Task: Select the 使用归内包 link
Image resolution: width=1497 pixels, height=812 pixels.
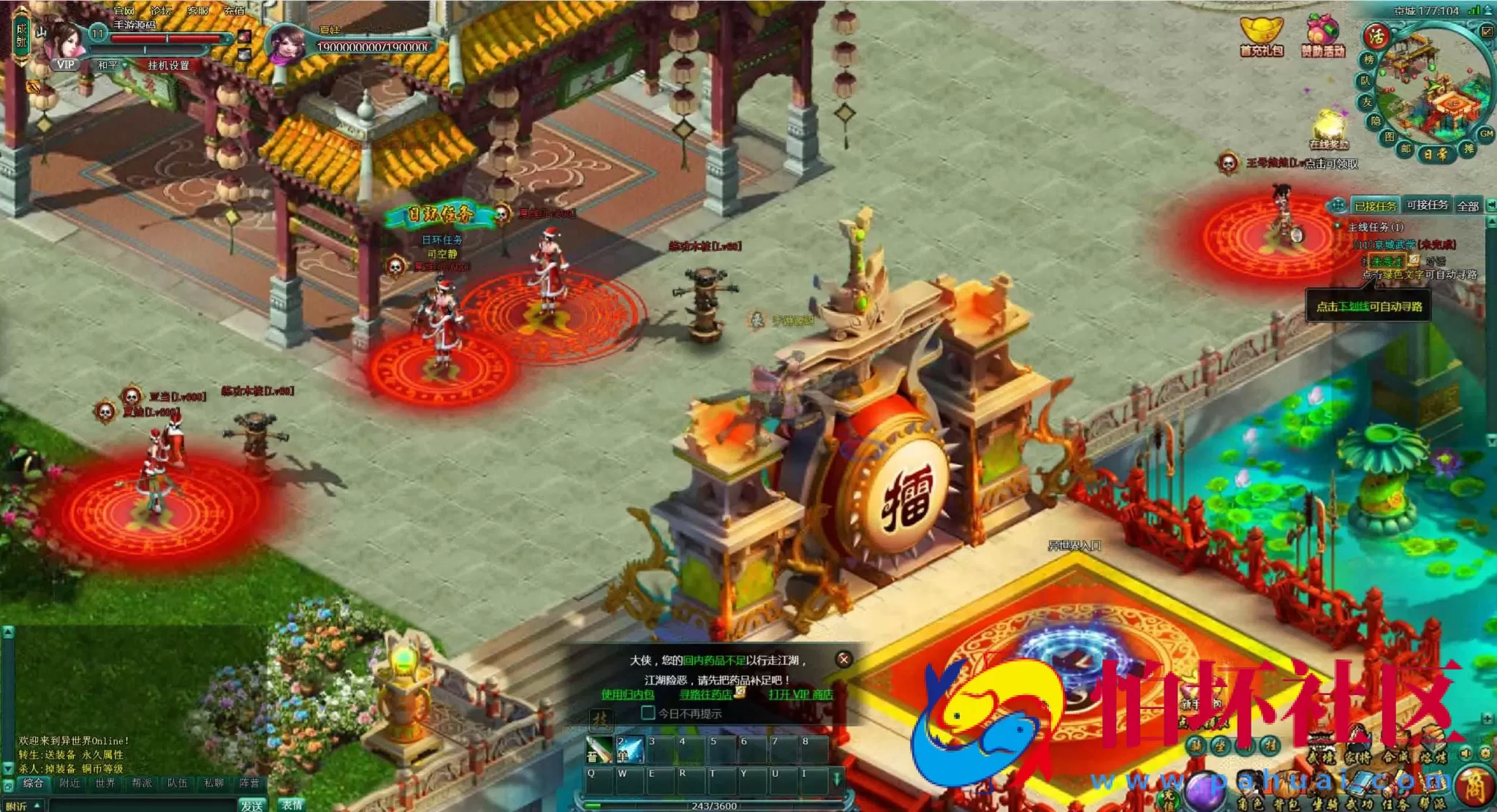Action: click(x=628, y=694)
